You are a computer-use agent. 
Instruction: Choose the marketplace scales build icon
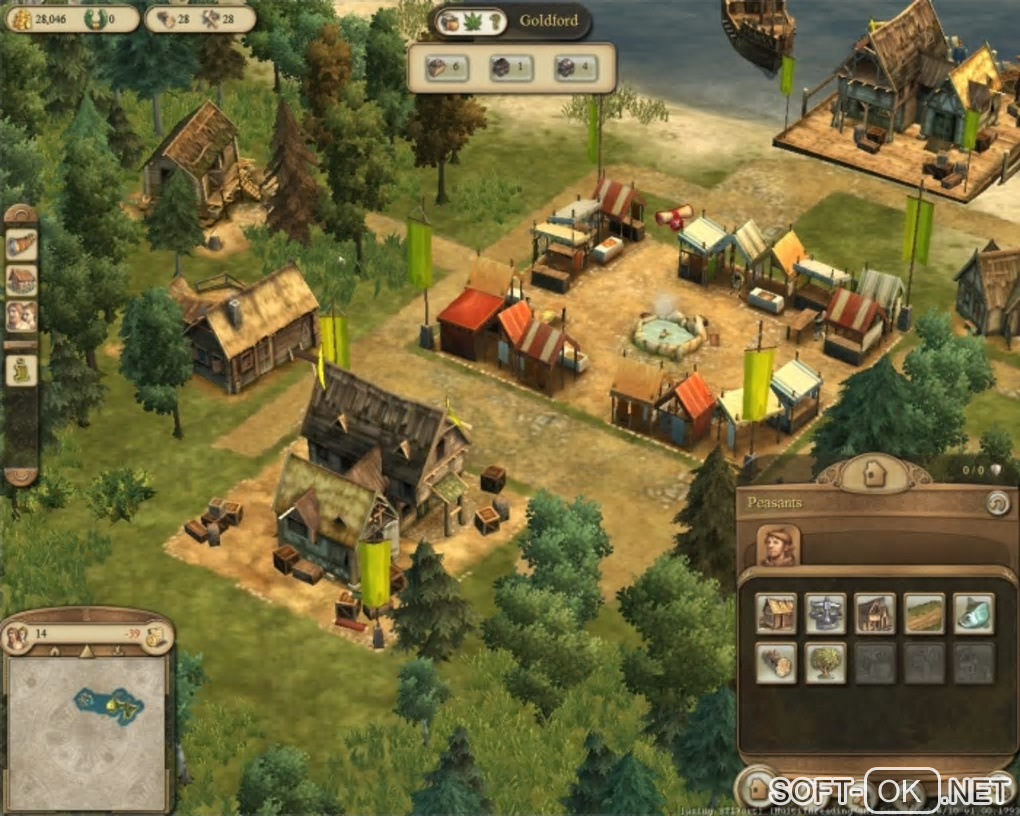click(x=825, y=614)
